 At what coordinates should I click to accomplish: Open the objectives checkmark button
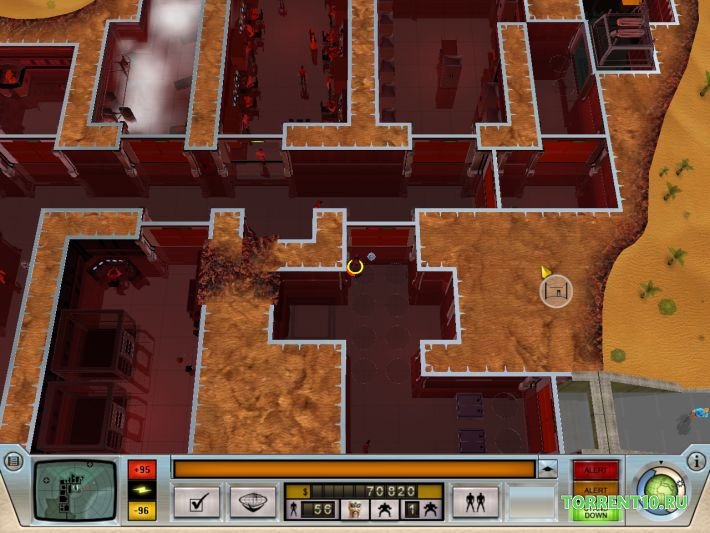(x=196, y=501)
